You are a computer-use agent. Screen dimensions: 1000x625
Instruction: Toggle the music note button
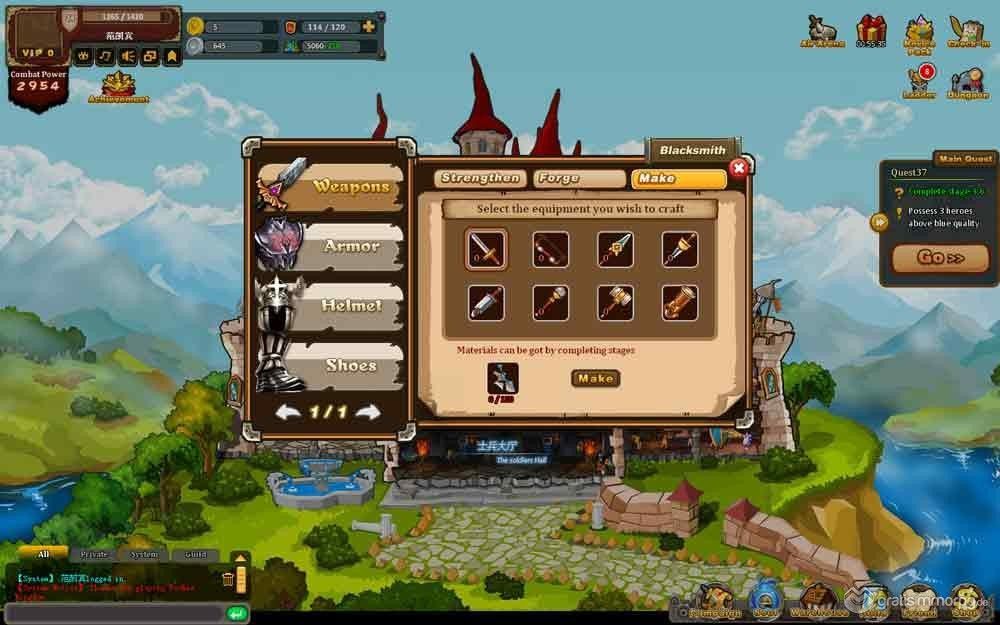point(105,57)
